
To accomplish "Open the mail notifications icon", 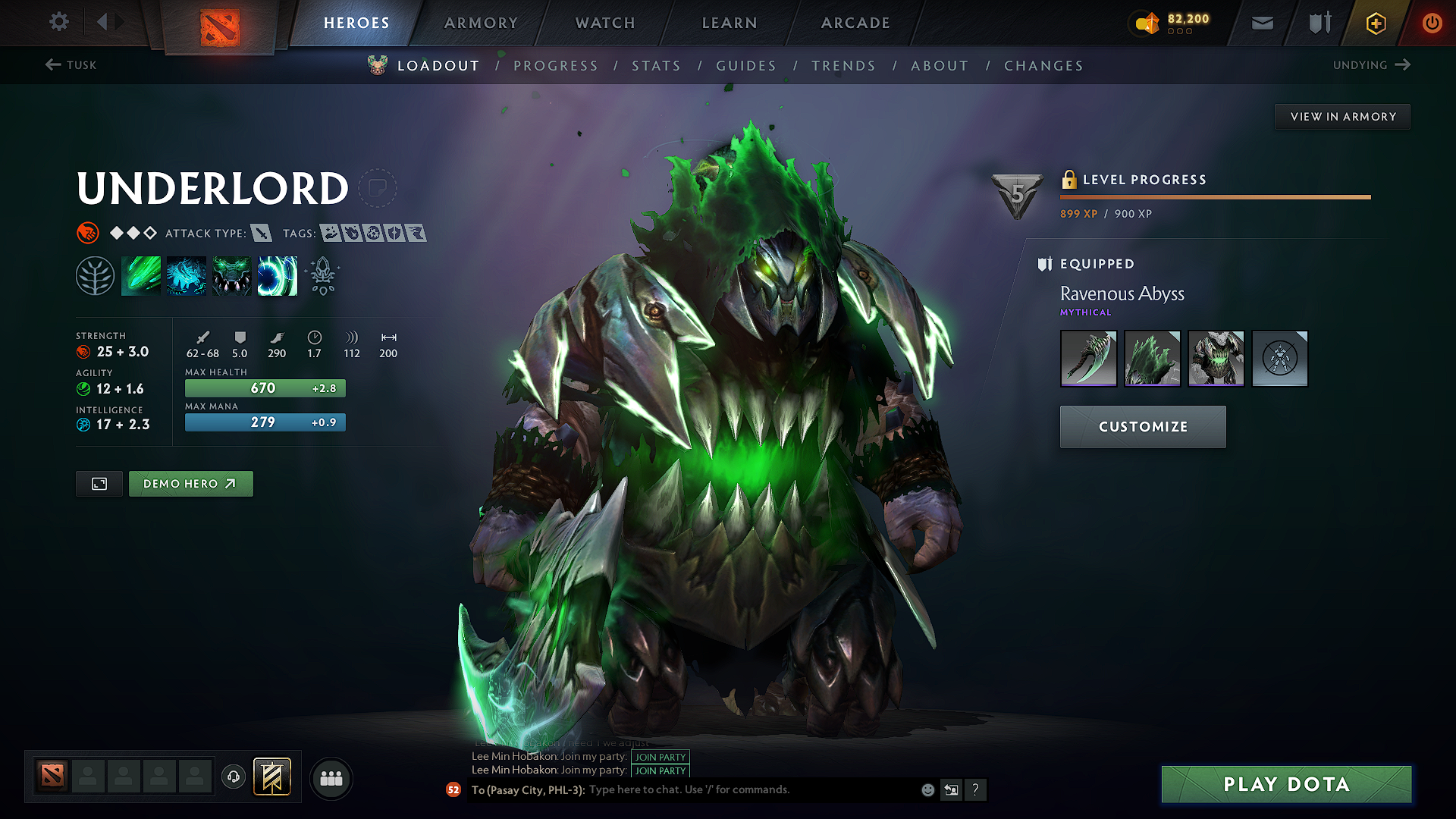I will [1262, 23].
